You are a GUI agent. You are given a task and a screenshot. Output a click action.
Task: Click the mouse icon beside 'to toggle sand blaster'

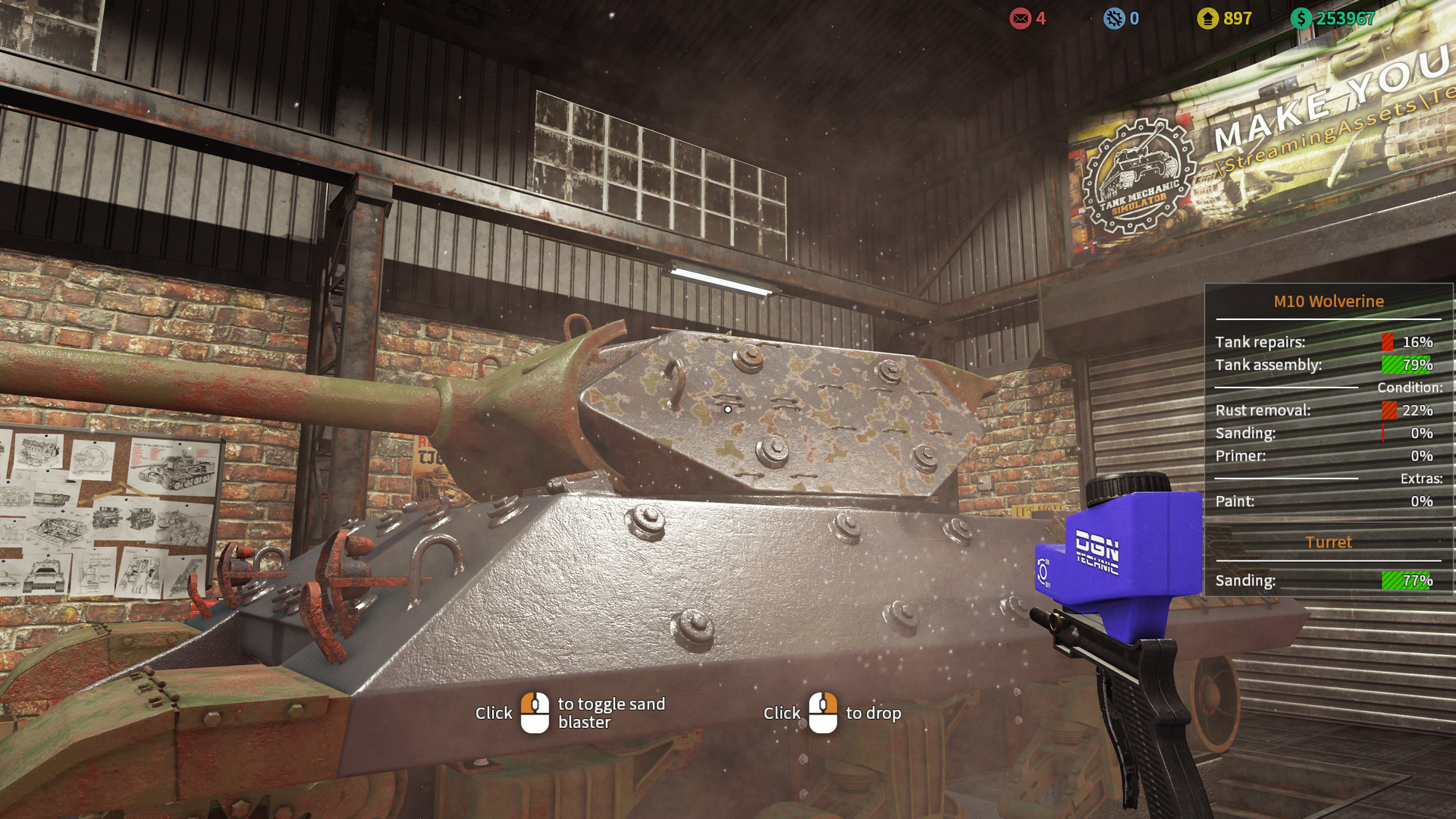(x=536, y=712)
